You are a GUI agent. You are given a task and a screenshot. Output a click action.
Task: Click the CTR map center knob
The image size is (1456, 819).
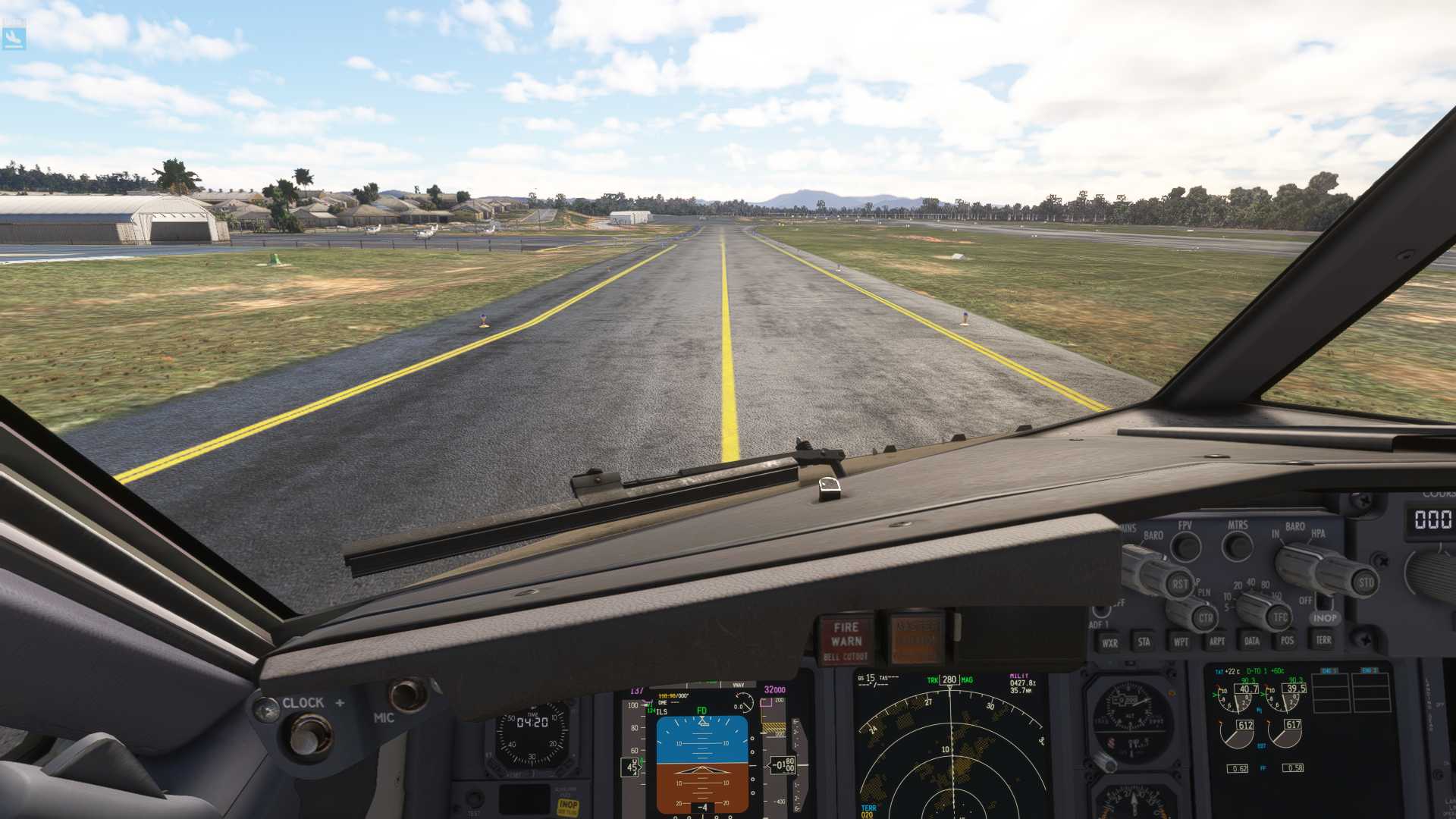click(x=1205, y=617)
